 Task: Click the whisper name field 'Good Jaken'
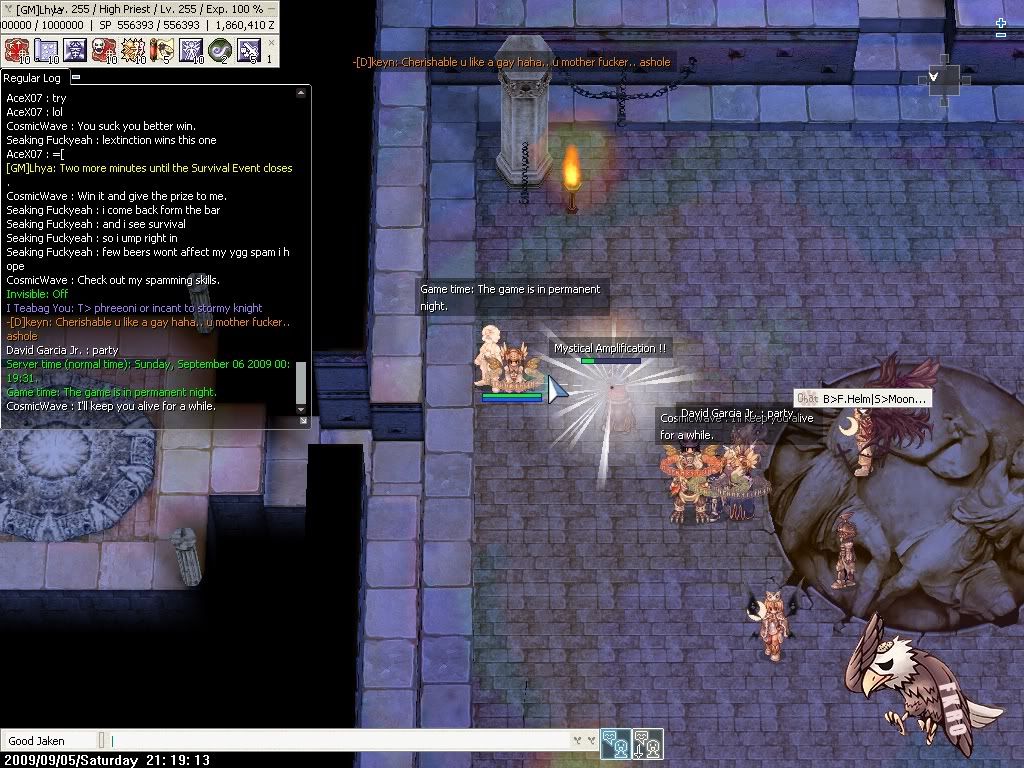(x=50, y=741)
